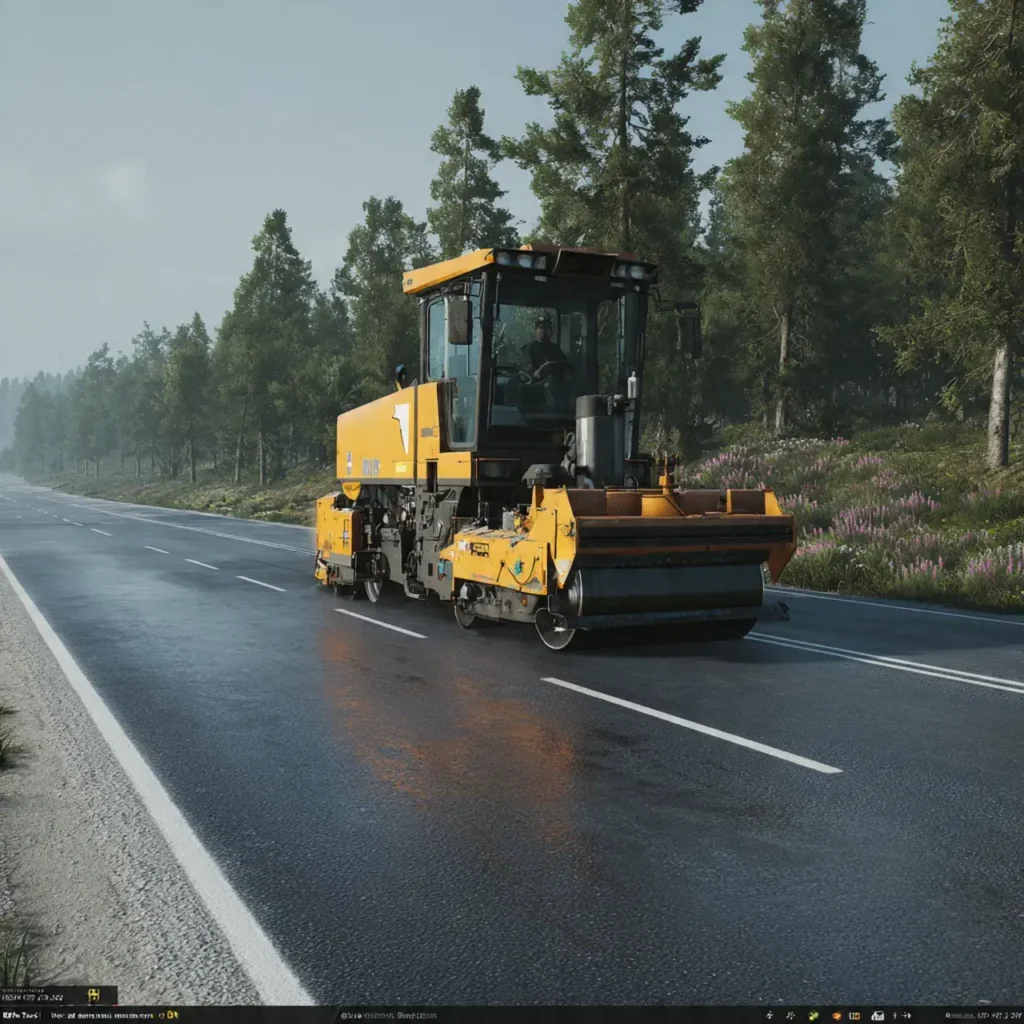The width and height of the screenshot is (1024, 1024).
Task: Toggle the orange-and-white rectangular status-bar icon
Action: [x=854, y=1016]
